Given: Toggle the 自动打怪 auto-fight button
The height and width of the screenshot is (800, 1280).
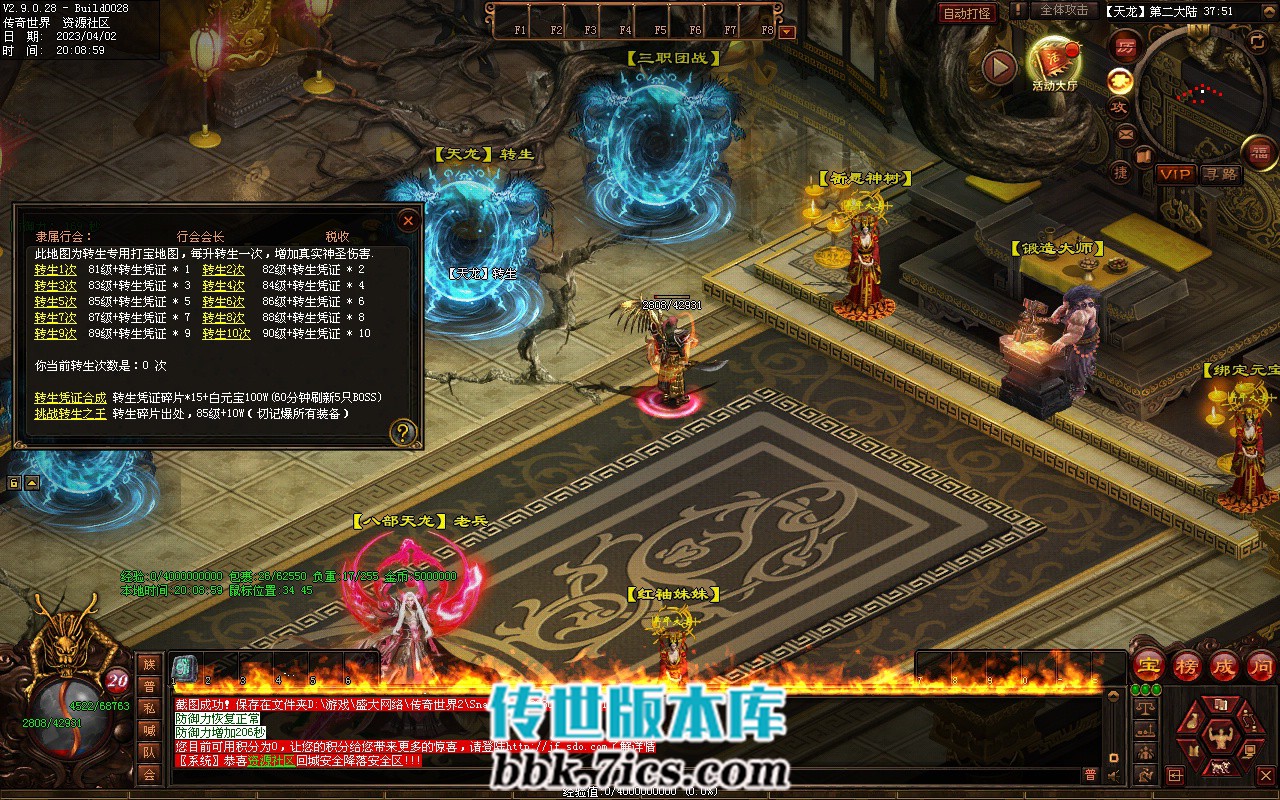Looking at the screenshot, I should coord(968,13).
